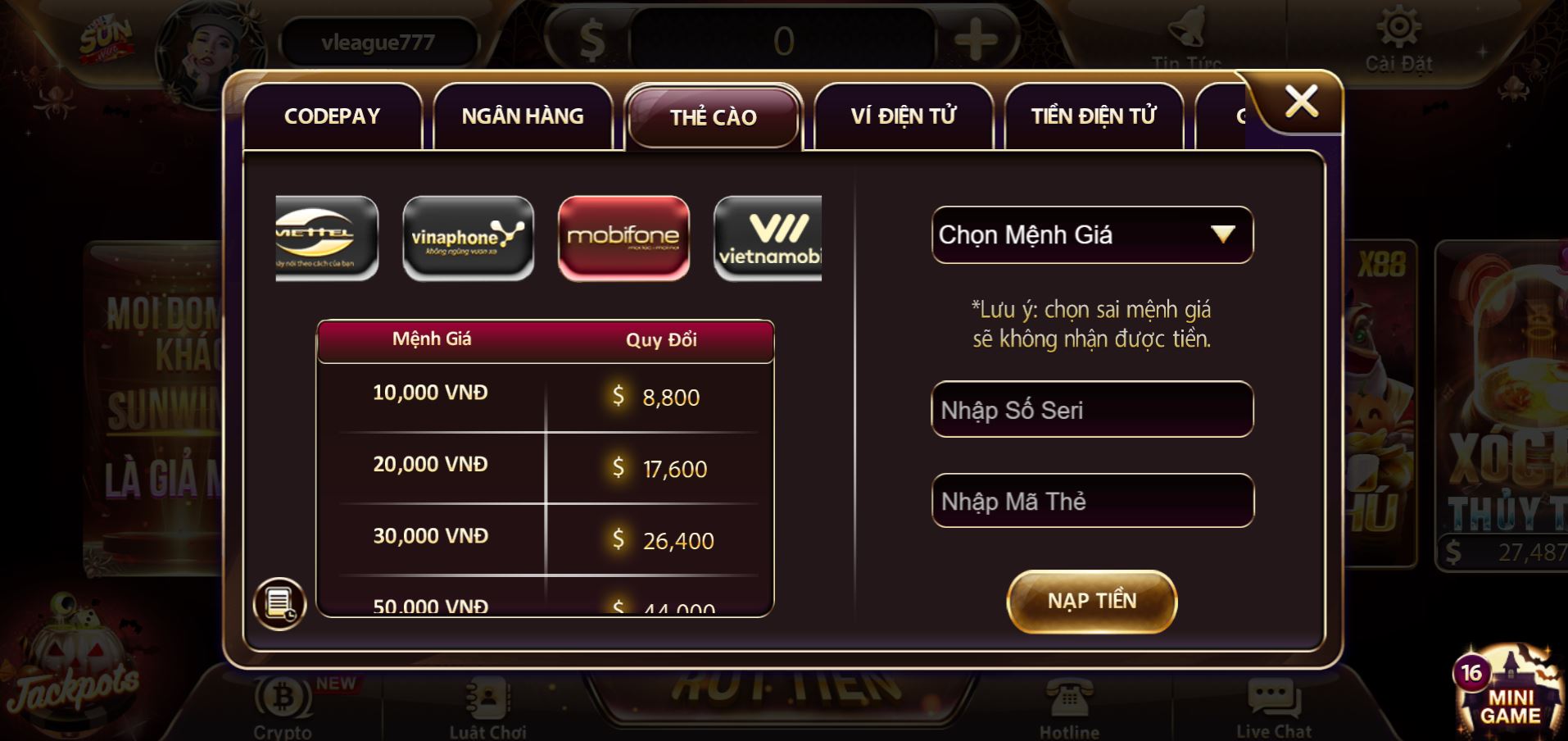
Task: Select the Vinaphone card provider
Action: pos(469,238)
